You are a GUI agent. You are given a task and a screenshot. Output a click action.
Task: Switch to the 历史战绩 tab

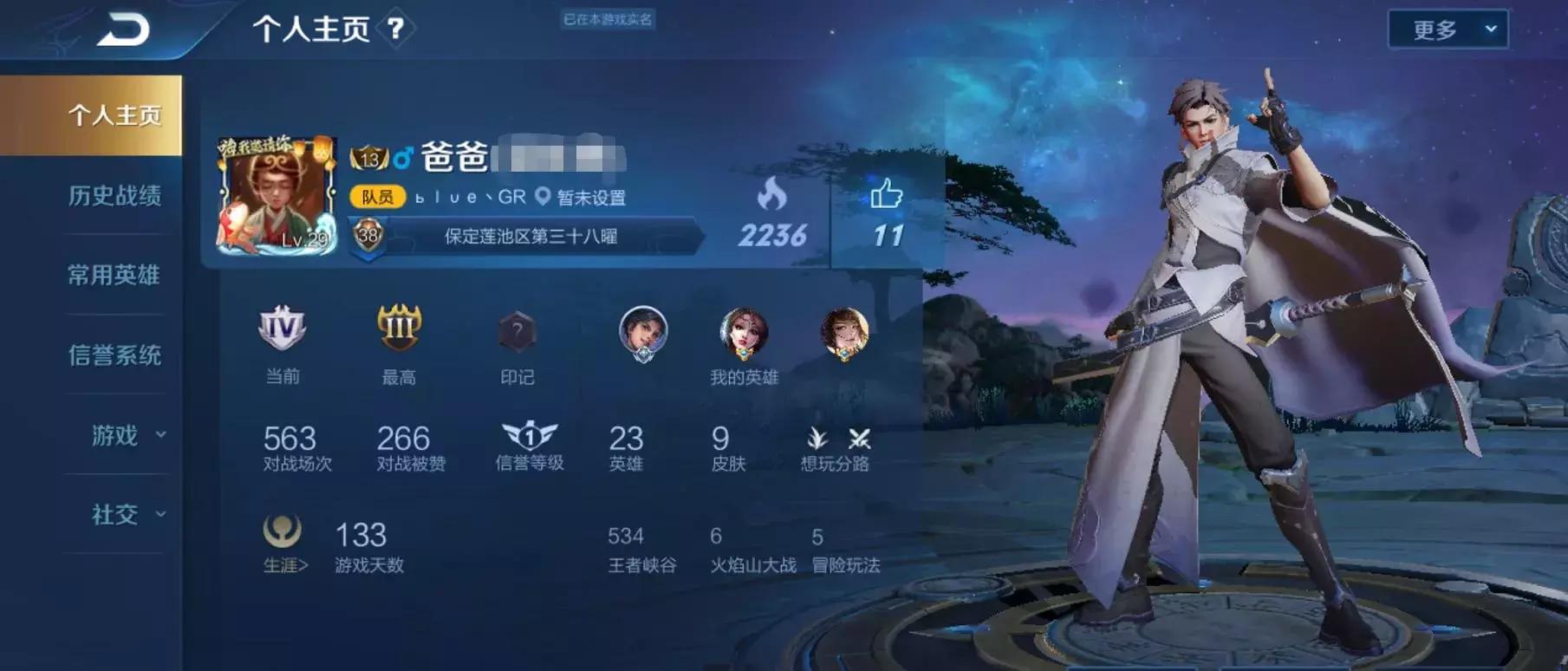[x=114, y=194]
